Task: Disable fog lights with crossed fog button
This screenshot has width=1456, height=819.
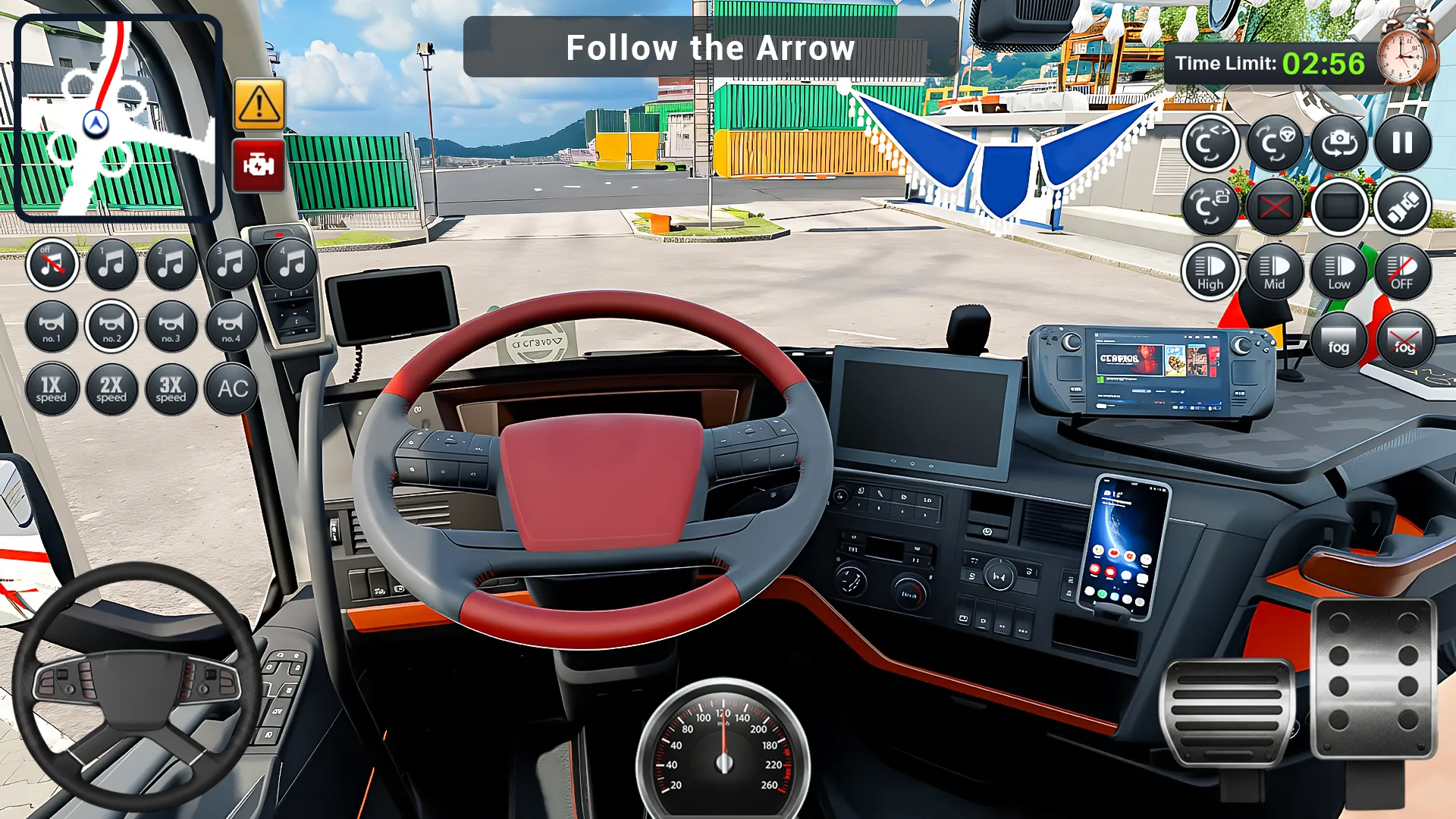Action: pyautogui.click(x=1404, y=343)
